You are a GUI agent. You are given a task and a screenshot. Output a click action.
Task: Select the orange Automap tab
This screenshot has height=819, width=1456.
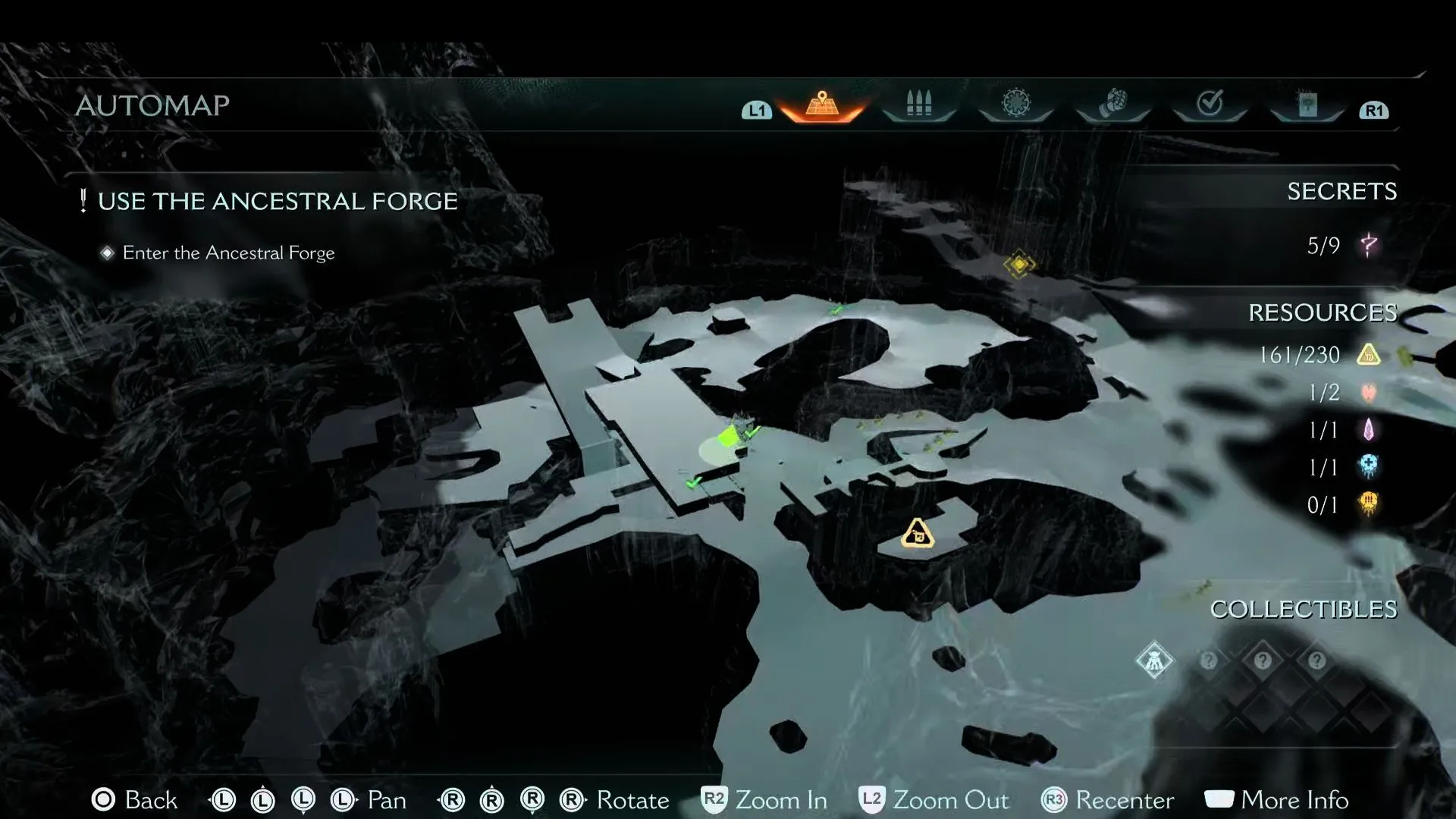tap(822, 105)
